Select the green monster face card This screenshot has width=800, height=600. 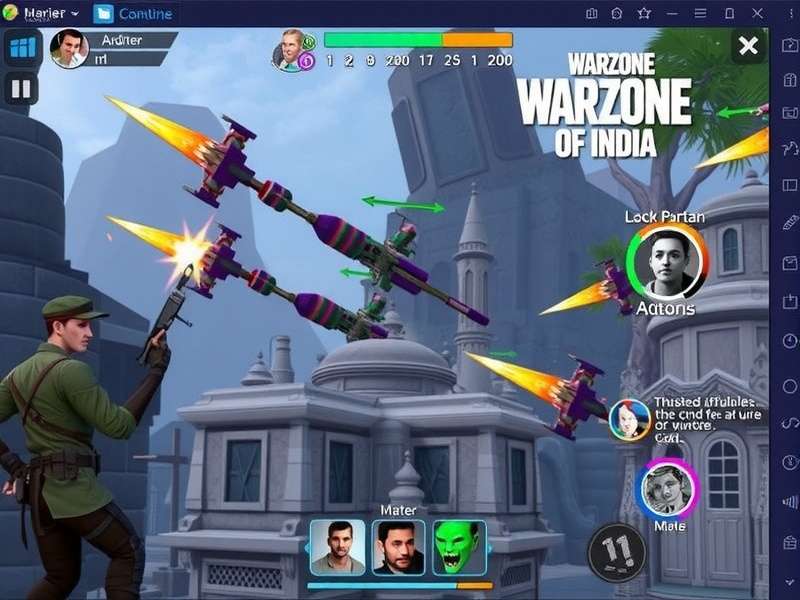coord(459,548)
